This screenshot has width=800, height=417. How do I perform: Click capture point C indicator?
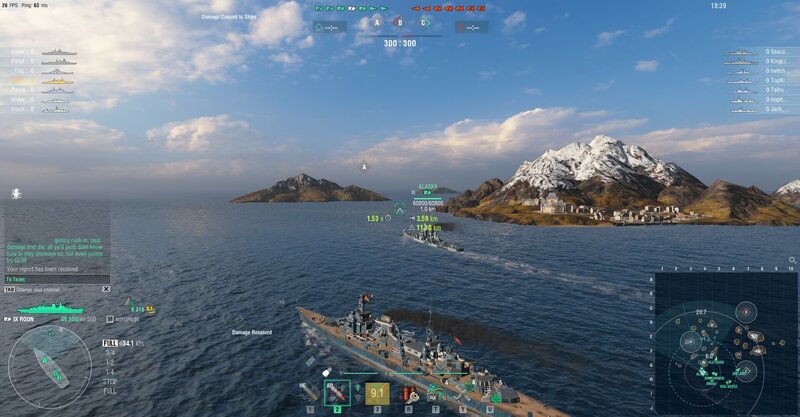[x=423, y=22]
